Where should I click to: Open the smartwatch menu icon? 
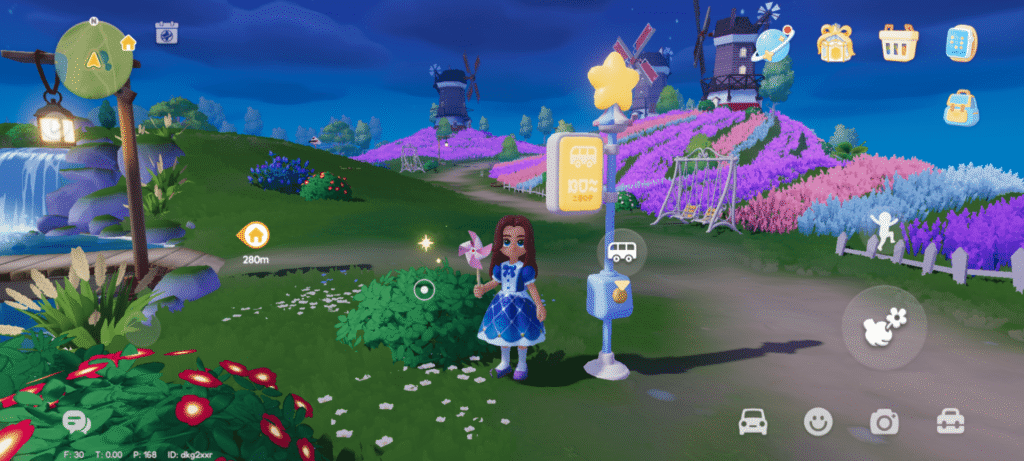tap(961, 43)
